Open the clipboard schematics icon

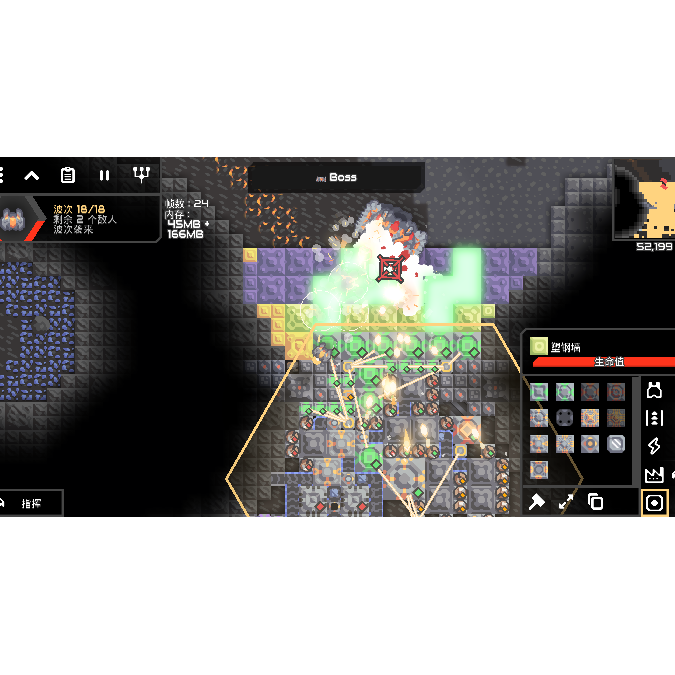click(x=68, y=175)
